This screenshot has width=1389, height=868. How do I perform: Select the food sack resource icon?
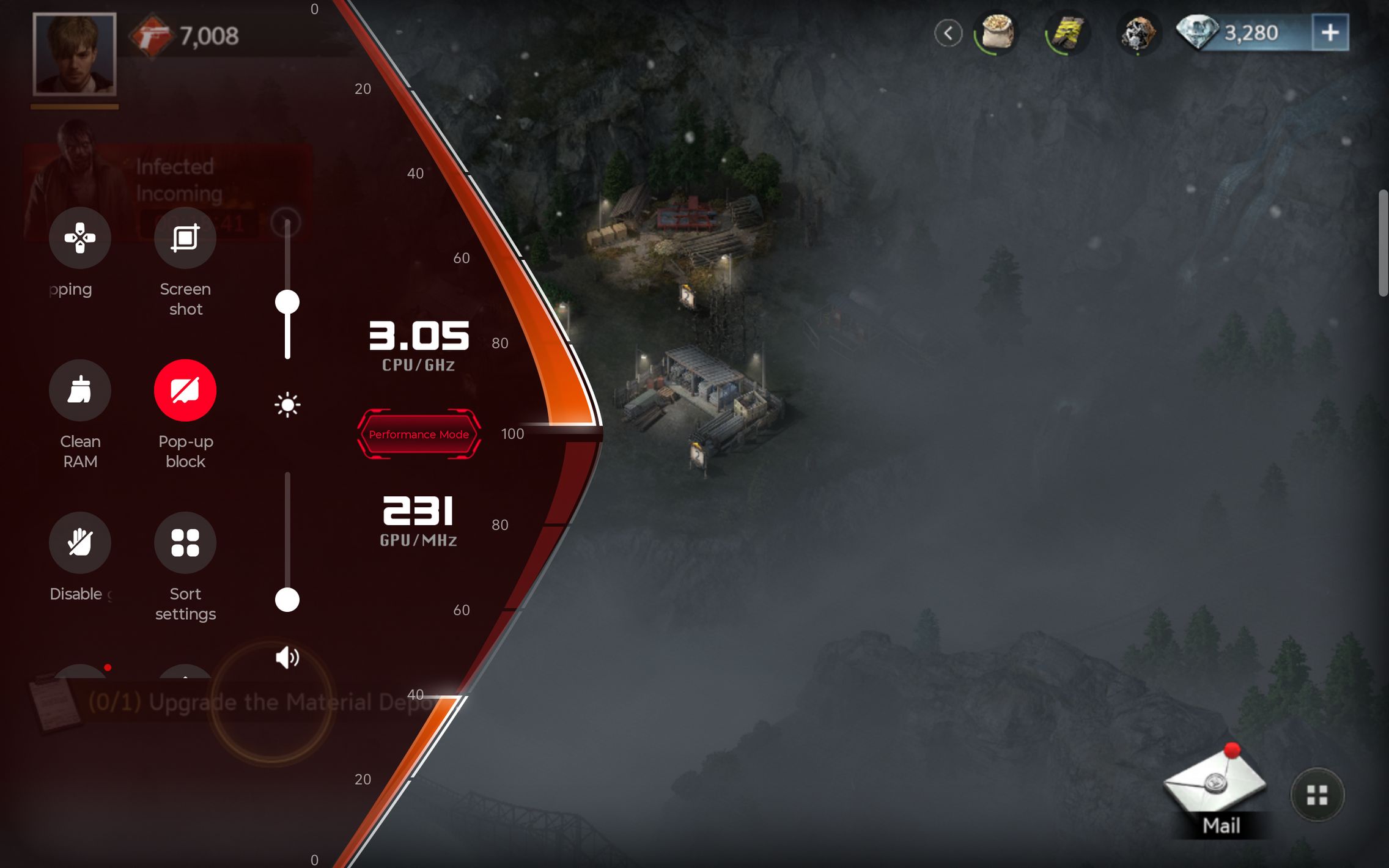pyautogui.click(x=997, y=32)
